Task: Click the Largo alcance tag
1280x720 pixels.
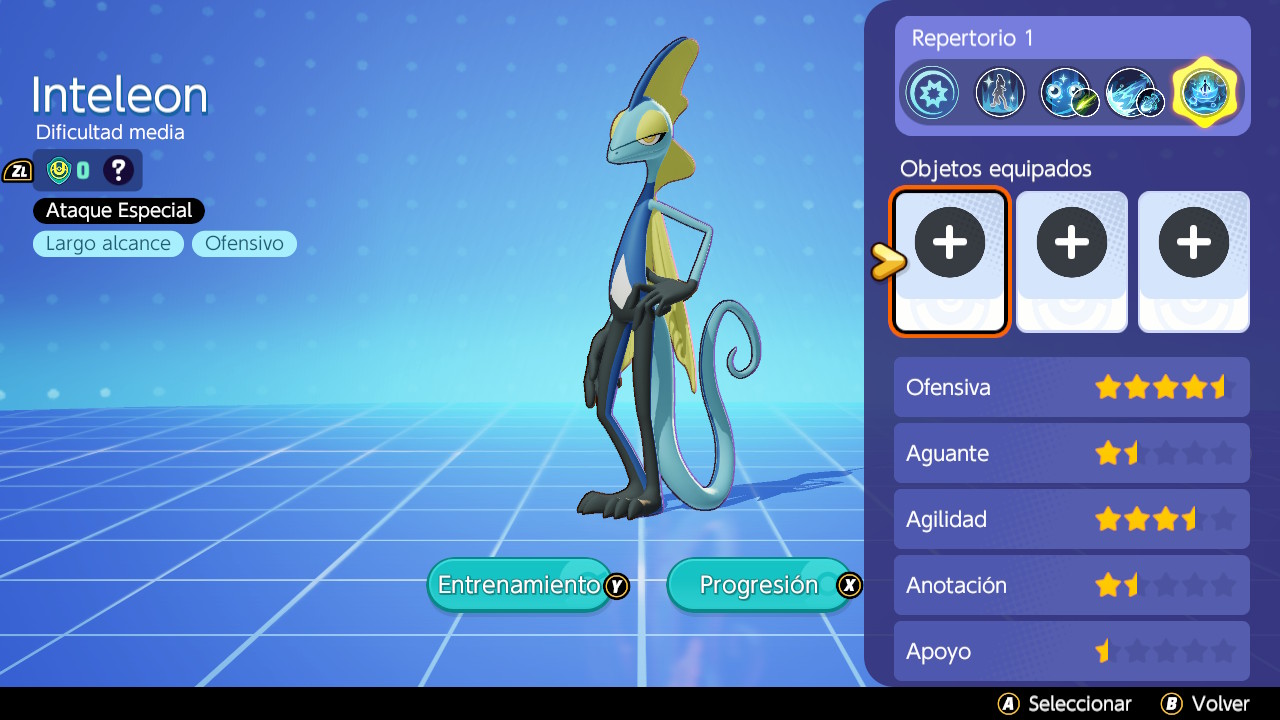Action: point(108,244)
